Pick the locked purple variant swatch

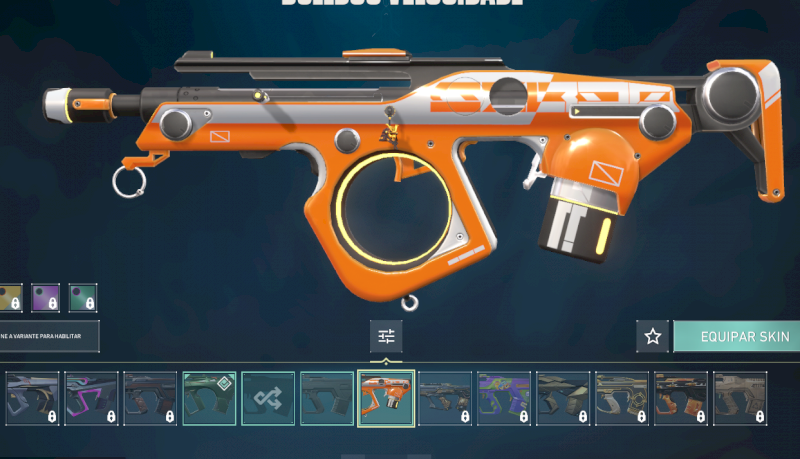[x=45, y=297]
